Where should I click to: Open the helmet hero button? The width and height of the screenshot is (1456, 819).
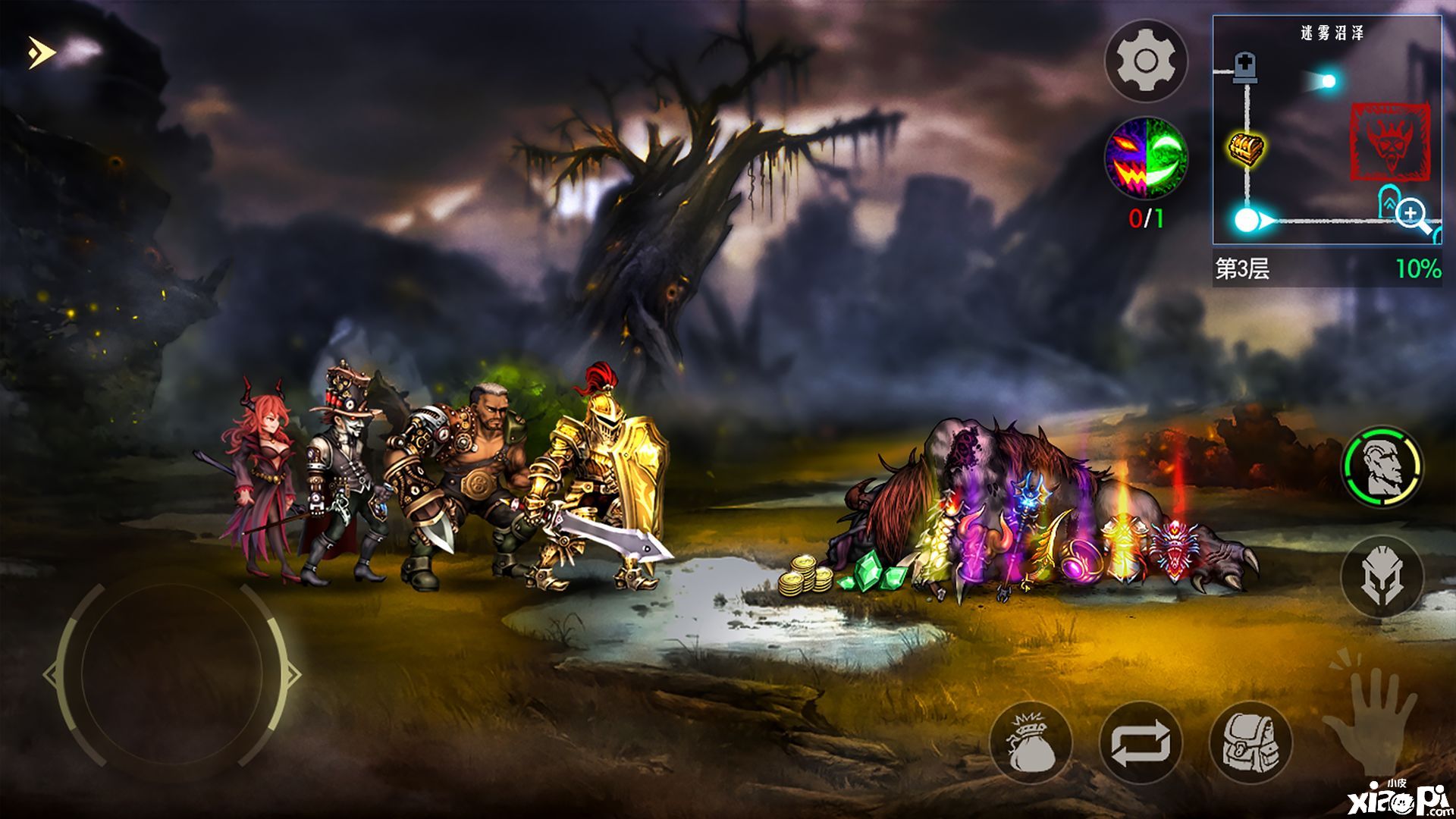pyautogui.click(x=1382, y=576)
